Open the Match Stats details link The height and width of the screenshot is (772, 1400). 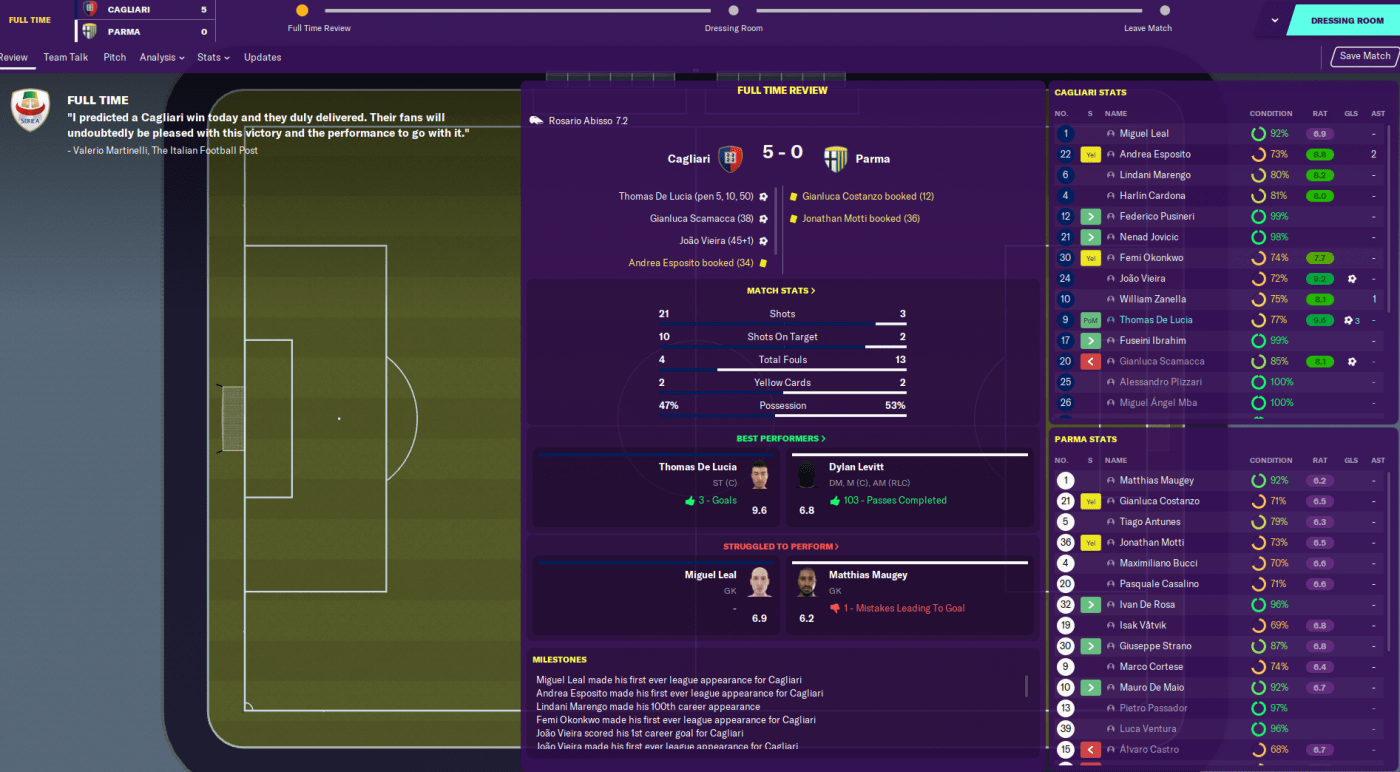pyautogui.click(x=781, y=291)
